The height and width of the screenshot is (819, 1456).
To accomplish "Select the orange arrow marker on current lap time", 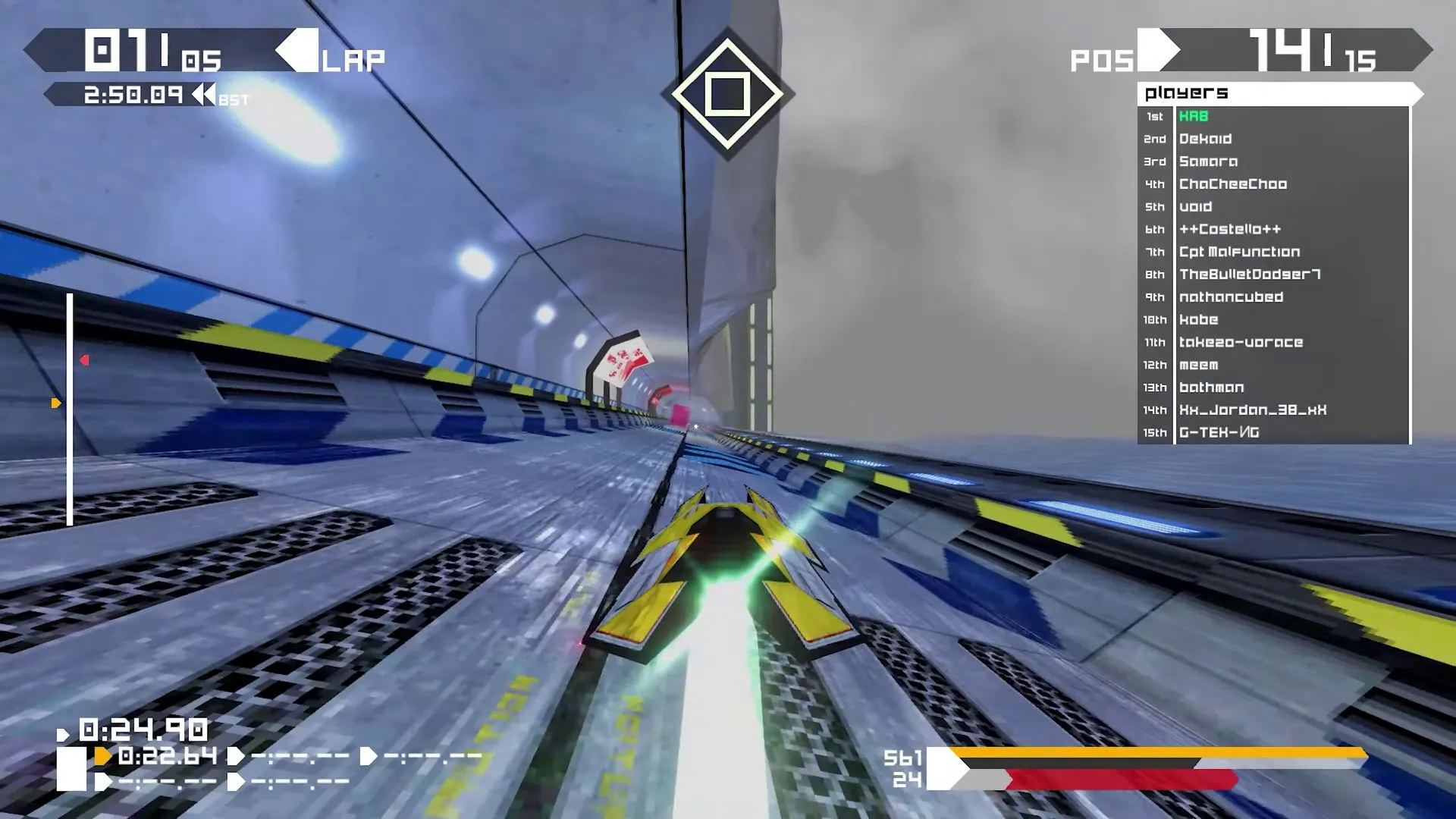I will tap(101, 755).
